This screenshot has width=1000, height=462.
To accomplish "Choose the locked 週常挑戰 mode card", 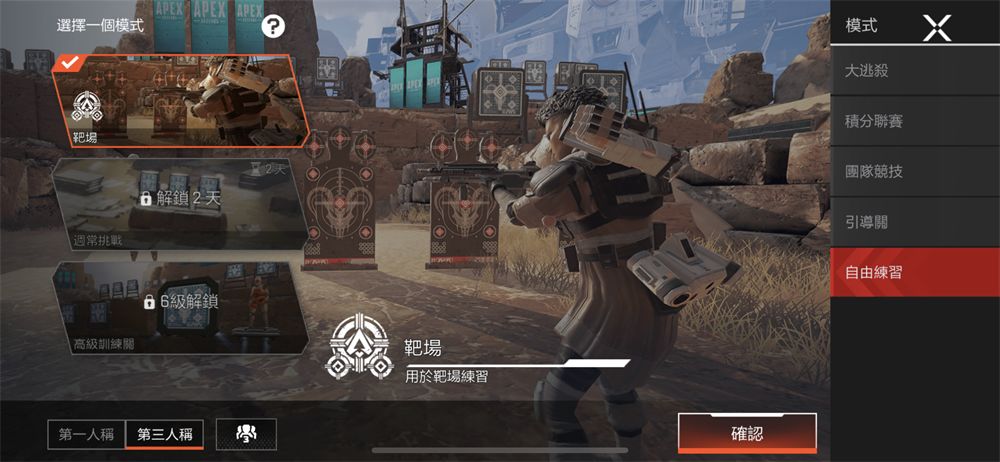I will click(178, 203).
